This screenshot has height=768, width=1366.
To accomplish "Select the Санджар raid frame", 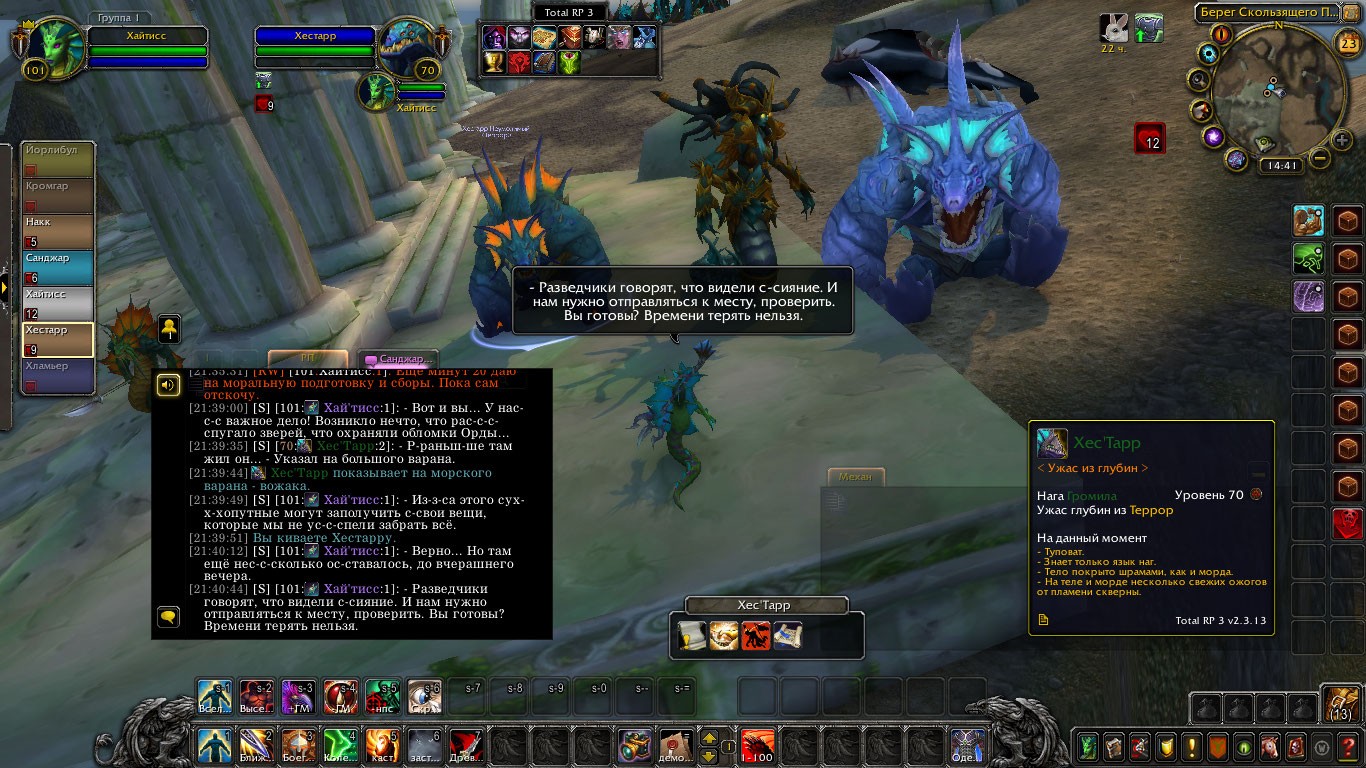I will pyautogui.click(x=58, y=267).
